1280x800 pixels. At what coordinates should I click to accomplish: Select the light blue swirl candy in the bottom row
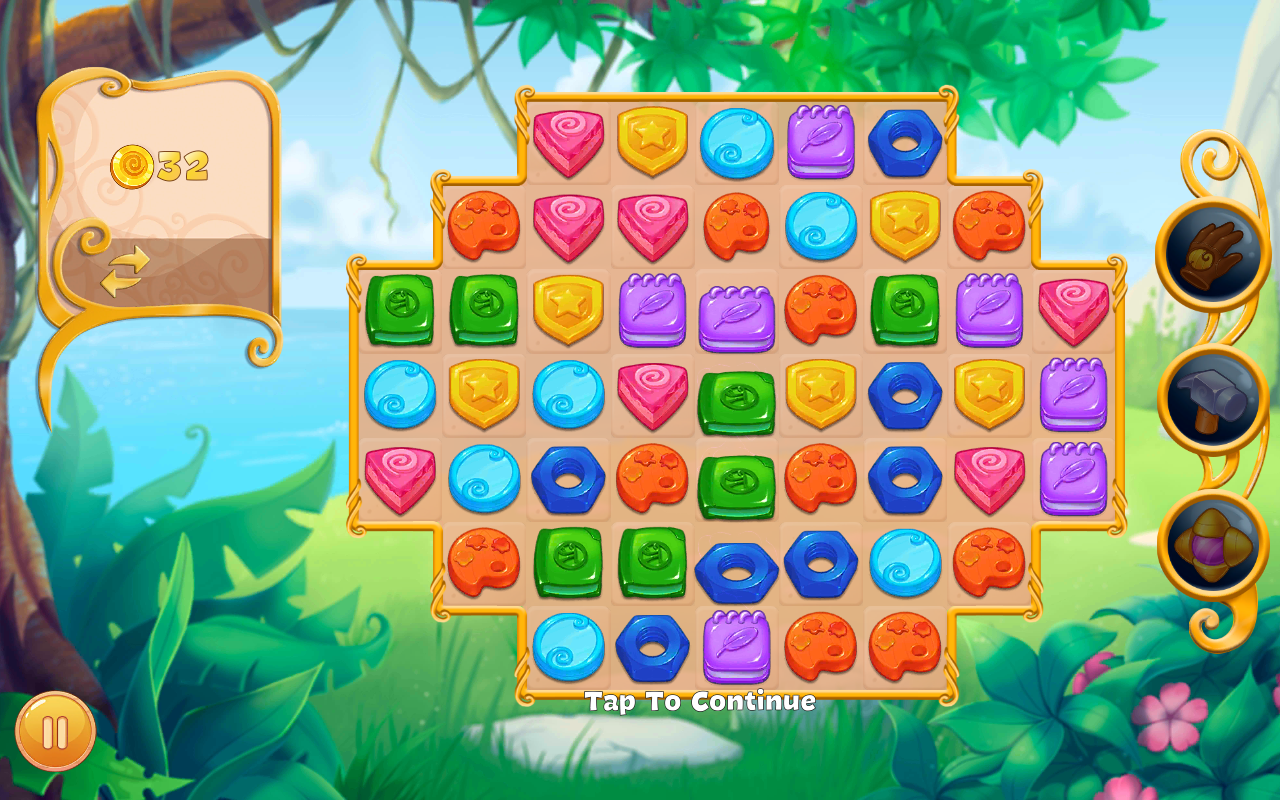pos(568,646)
